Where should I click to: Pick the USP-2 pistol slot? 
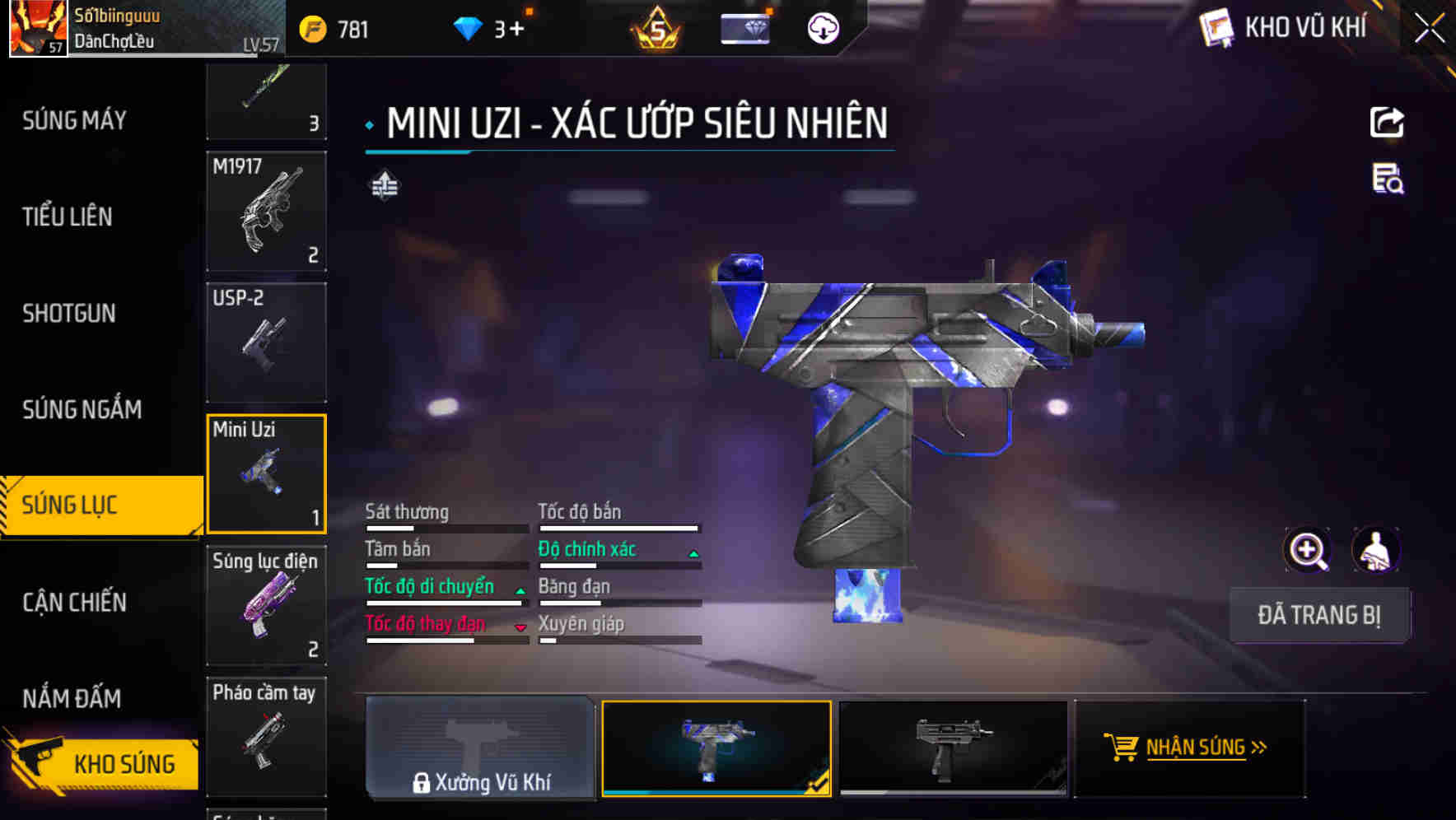(x=266, y=342)
